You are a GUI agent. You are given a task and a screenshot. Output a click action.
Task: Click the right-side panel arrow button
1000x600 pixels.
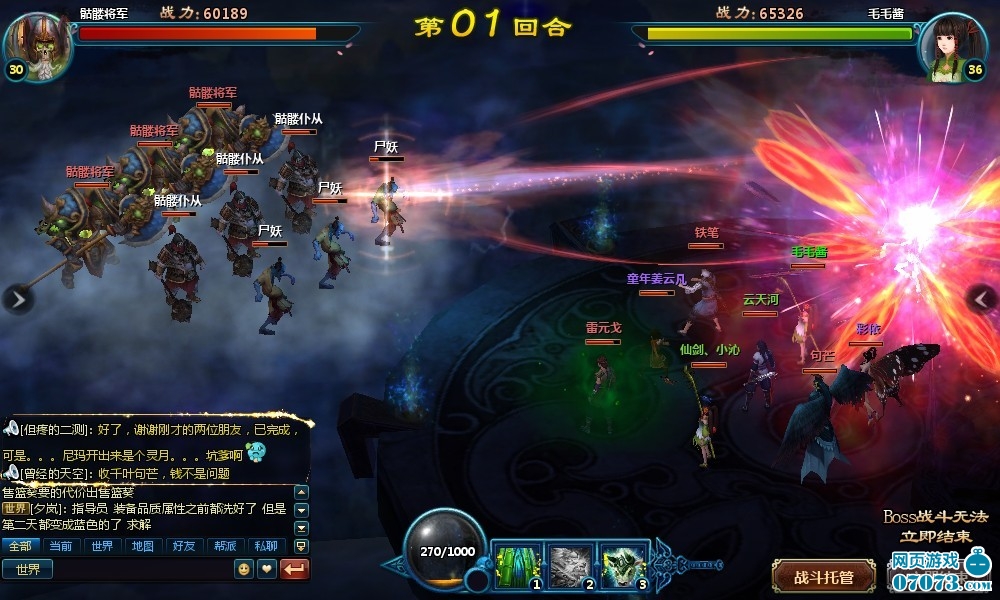pyautogui.click(x=982, y=298)
